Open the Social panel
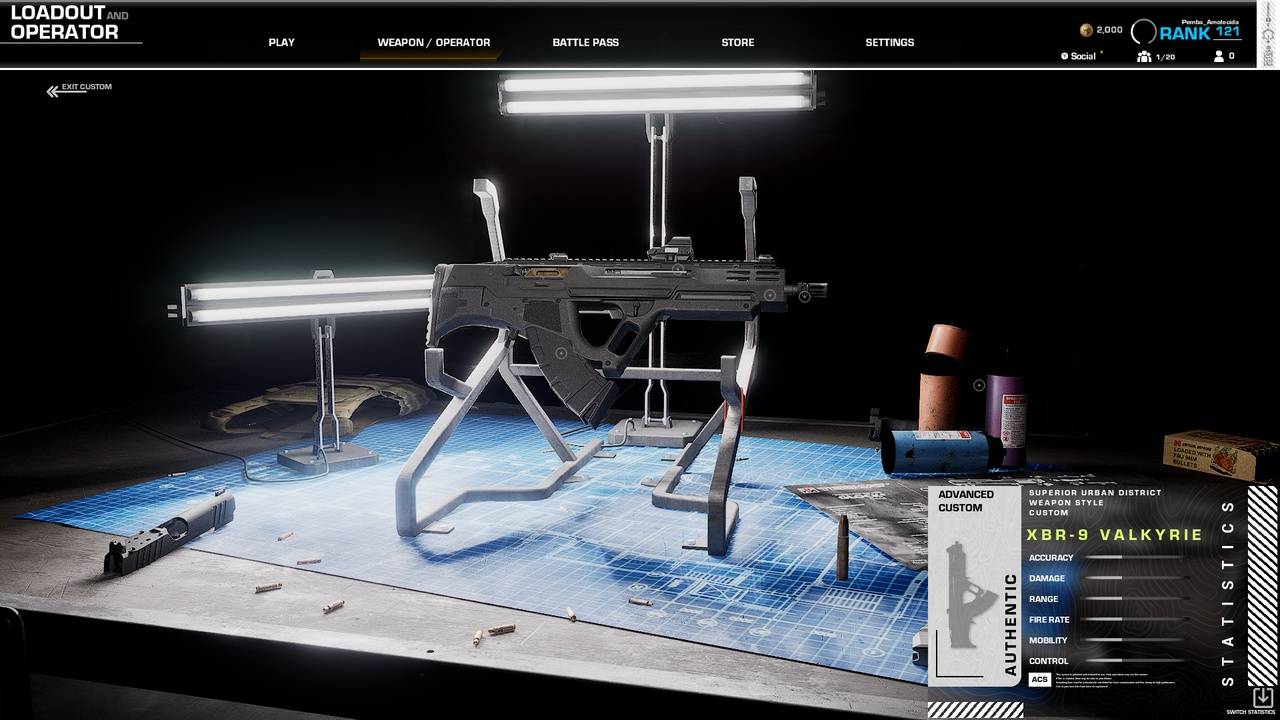This screenshot has width=1280, height=720. coord(1082,57)
